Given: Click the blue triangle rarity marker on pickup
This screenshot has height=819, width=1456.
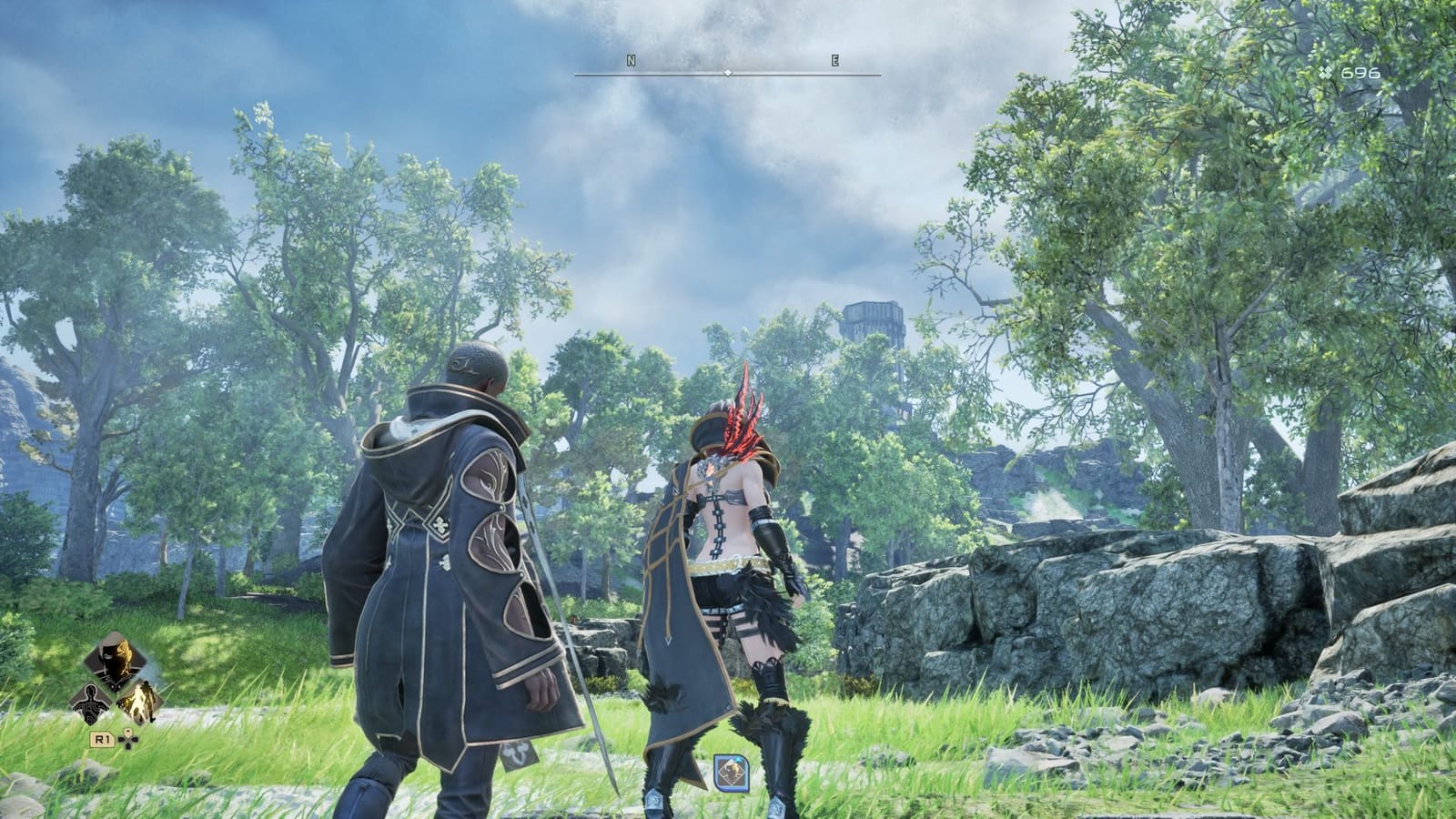Looking at the screenshot, I should [x=738, y=759].
